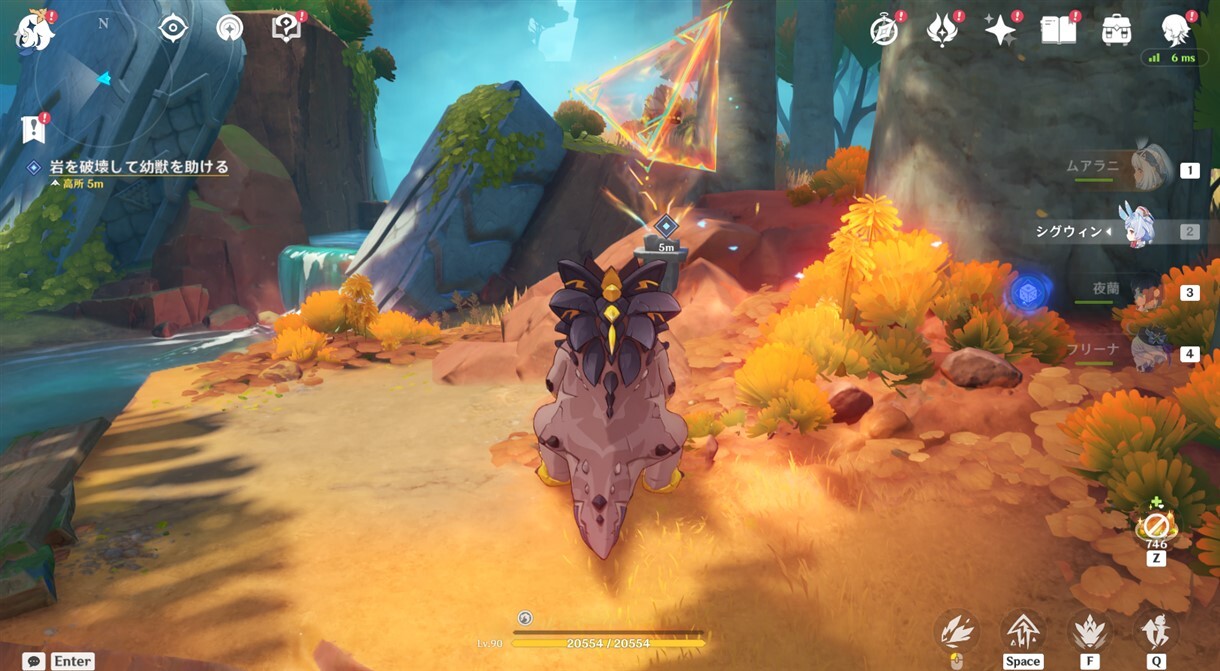
Task: Toggle the eye-shaped view icon
Action: click(x=173, y=28)
